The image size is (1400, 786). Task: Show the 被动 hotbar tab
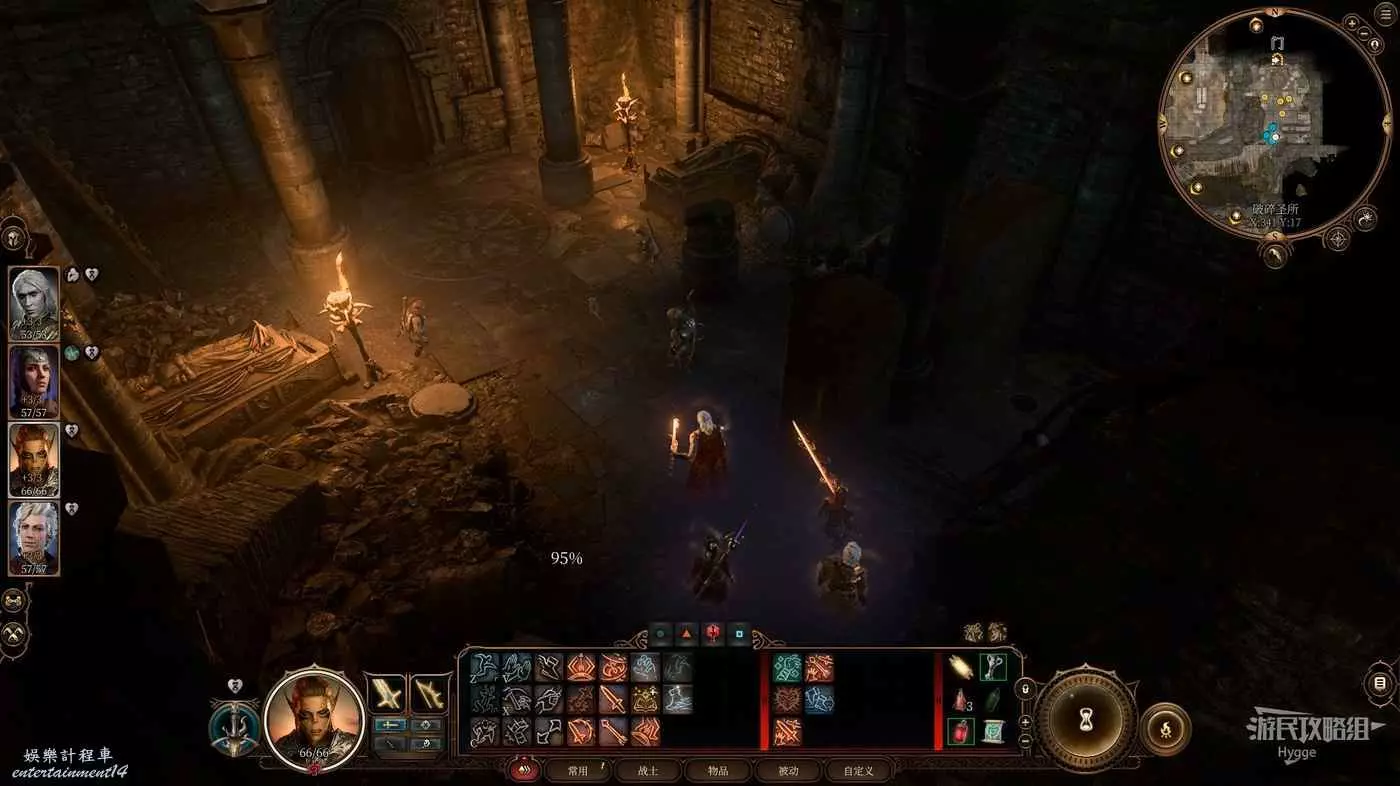pyautogui.click(x=789, y=771)
